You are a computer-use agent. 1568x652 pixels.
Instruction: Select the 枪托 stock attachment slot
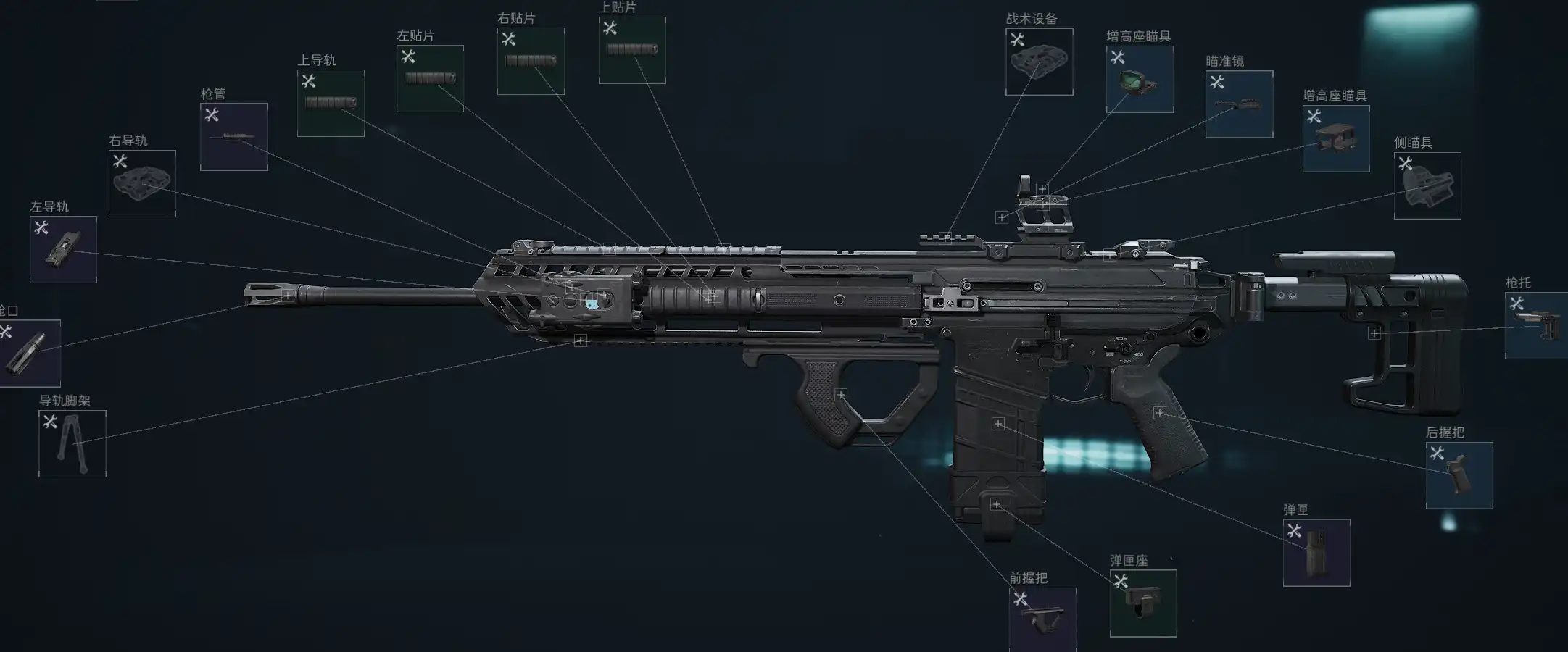pos(1535,325)
